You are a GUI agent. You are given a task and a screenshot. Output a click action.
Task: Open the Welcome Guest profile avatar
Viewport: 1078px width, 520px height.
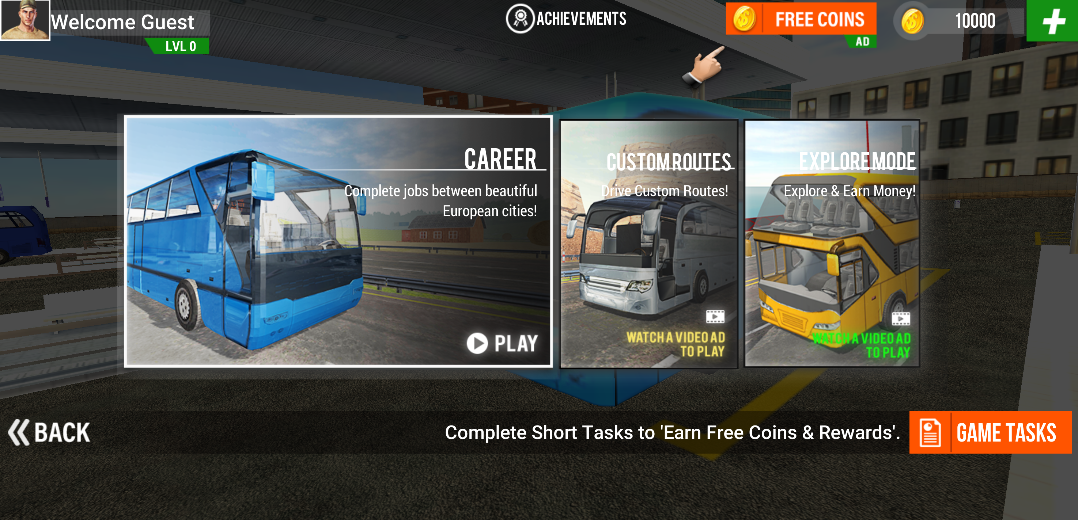(x=25, y=21)
